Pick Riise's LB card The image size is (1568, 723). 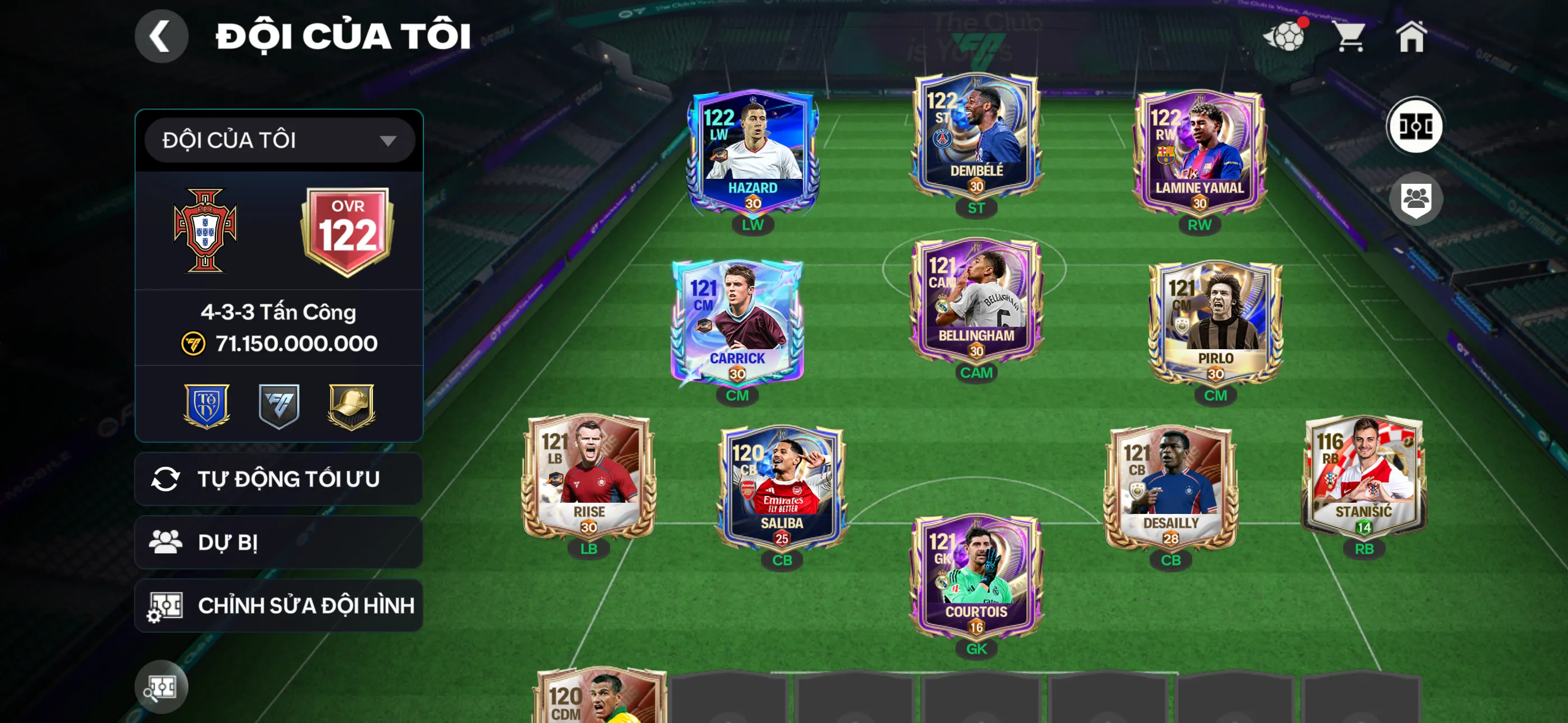589,476
